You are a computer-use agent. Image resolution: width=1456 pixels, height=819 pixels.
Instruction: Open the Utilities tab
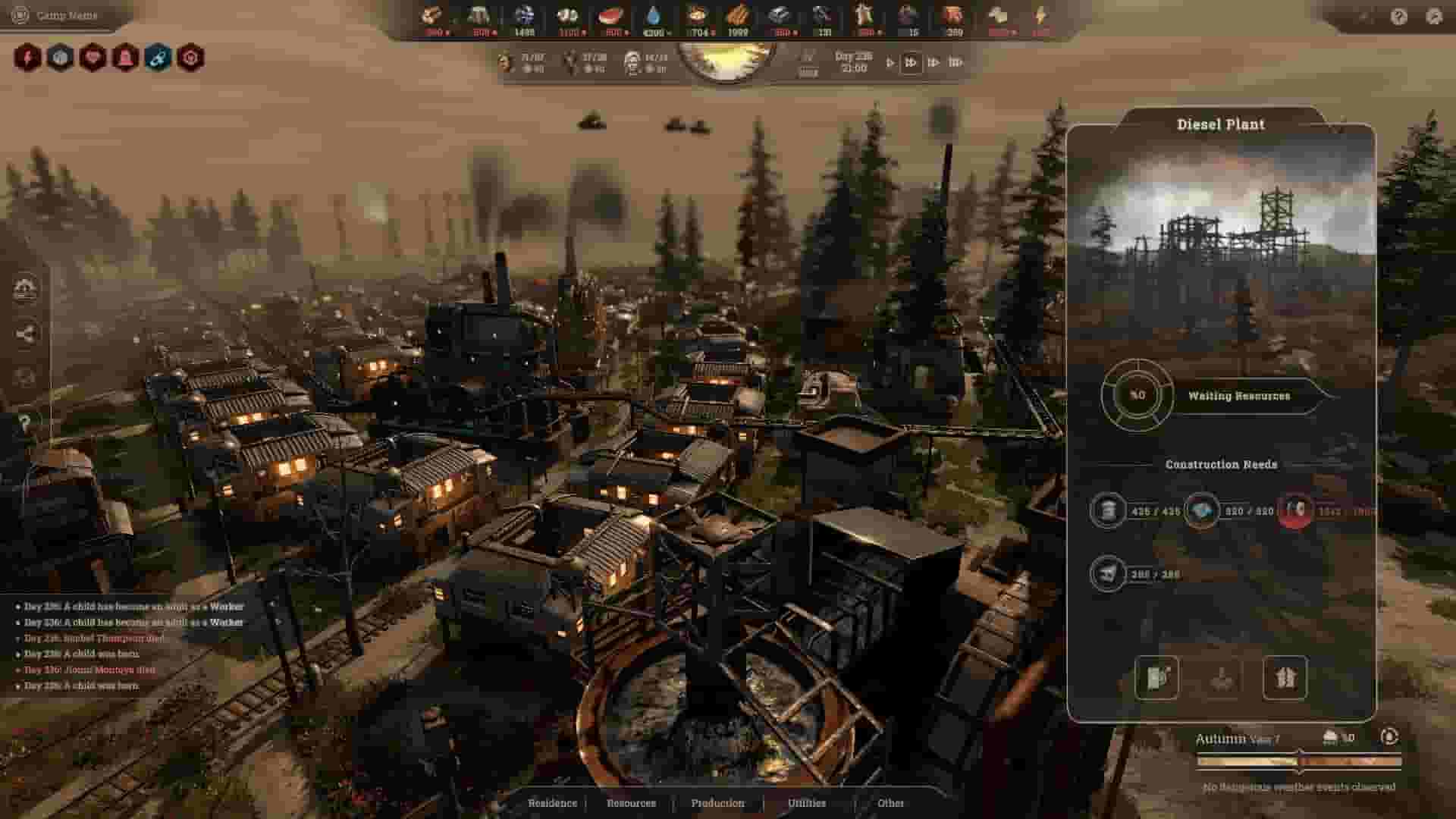coord(808,802)
